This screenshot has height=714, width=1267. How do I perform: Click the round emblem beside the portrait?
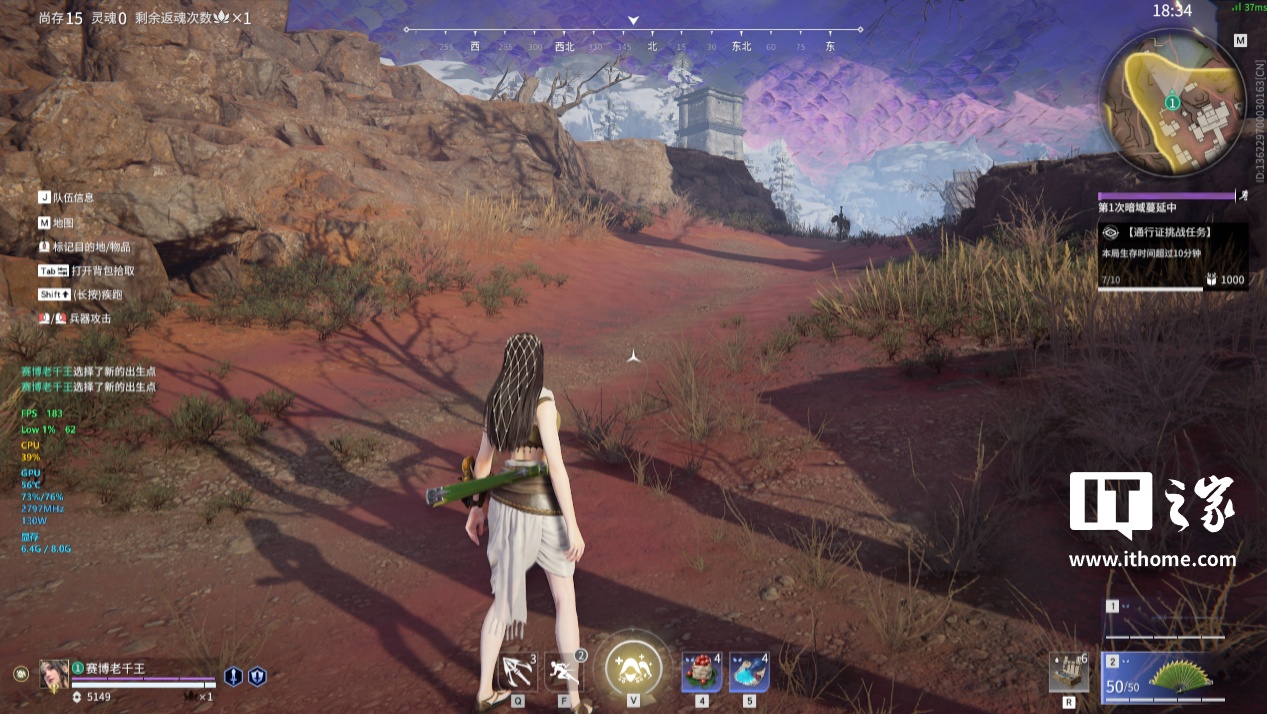click(21, 674)
